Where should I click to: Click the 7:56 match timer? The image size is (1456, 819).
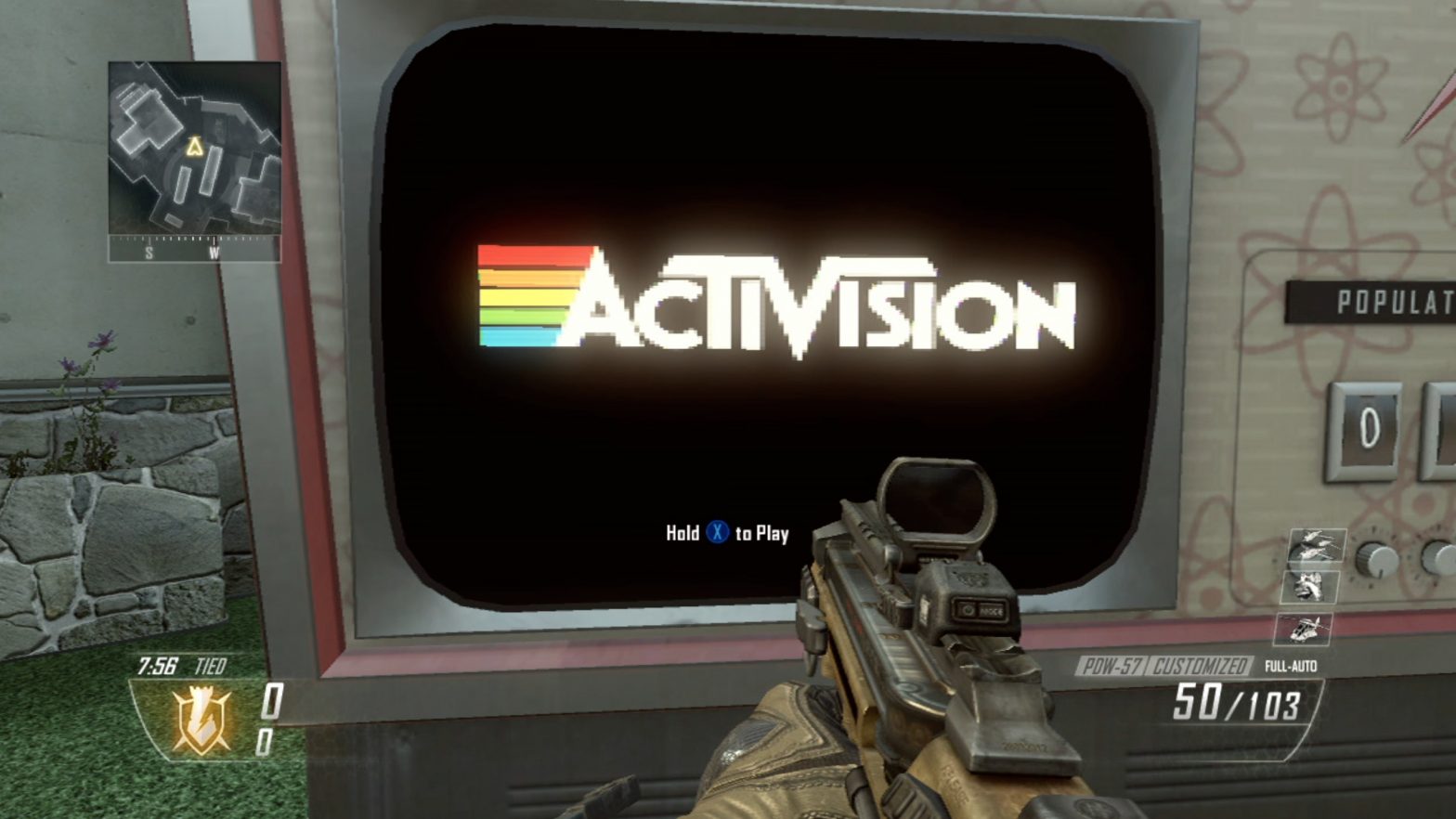point(156,665)
